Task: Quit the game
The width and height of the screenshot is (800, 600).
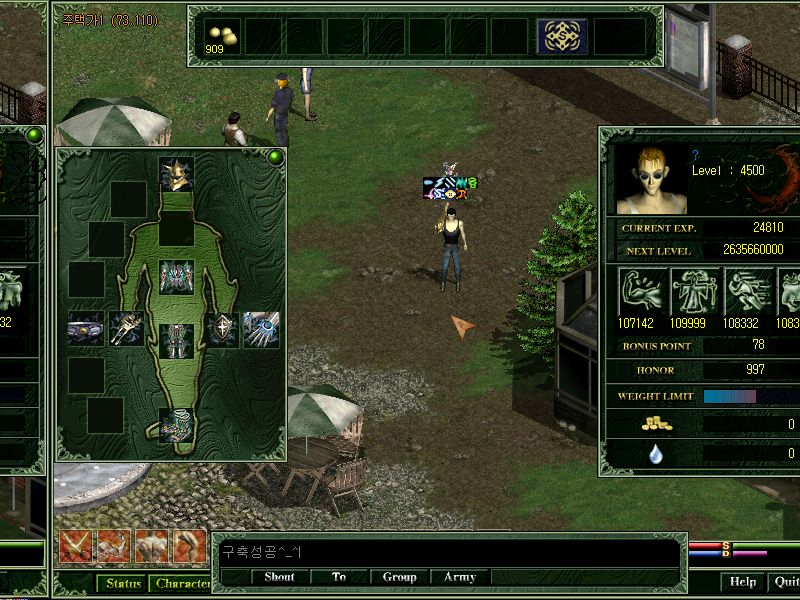Action: click(x=785, y=582)
